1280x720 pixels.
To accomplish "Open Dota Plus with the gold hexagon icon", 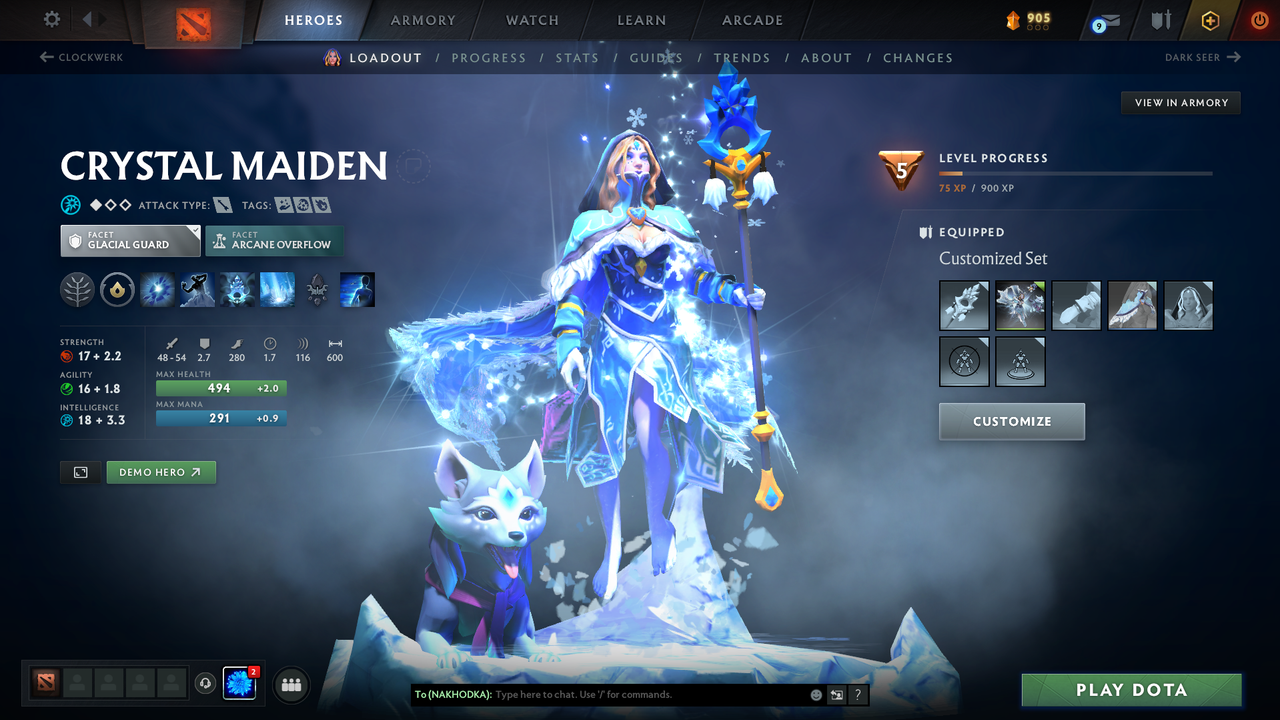I will 1209,20.
